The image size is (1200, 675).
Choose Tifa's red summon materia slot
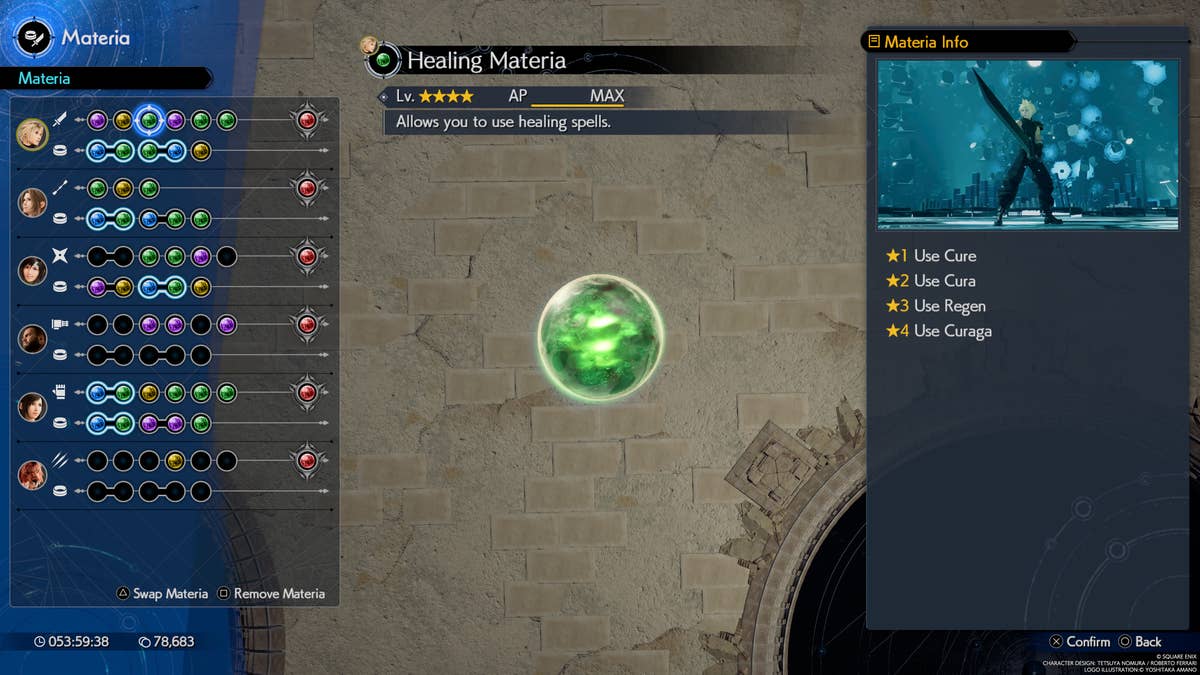tap(307, 392)
